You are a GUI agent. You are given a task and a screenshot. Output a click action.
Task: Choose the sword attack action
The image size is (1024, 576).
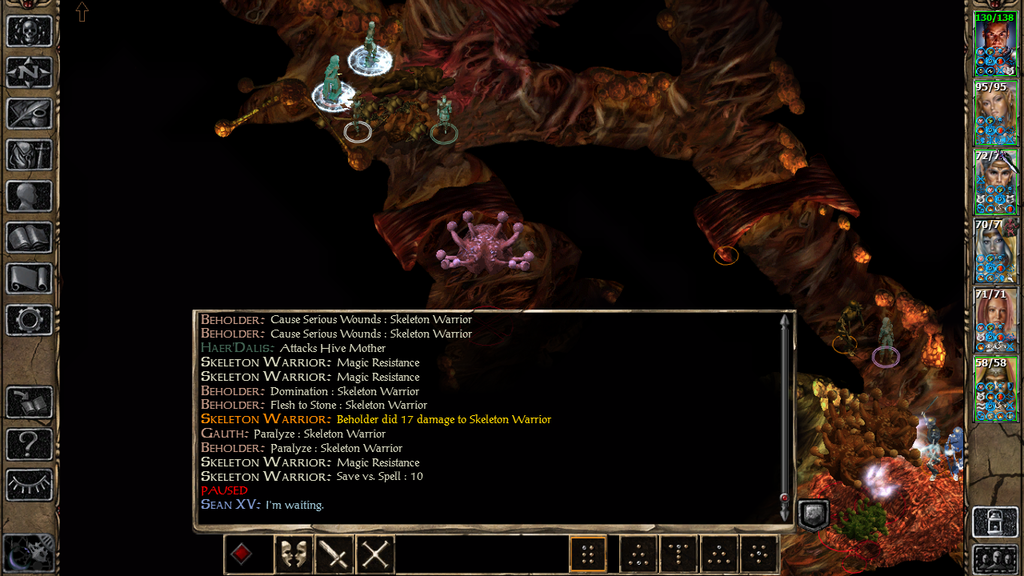click(x=334, y=555)
